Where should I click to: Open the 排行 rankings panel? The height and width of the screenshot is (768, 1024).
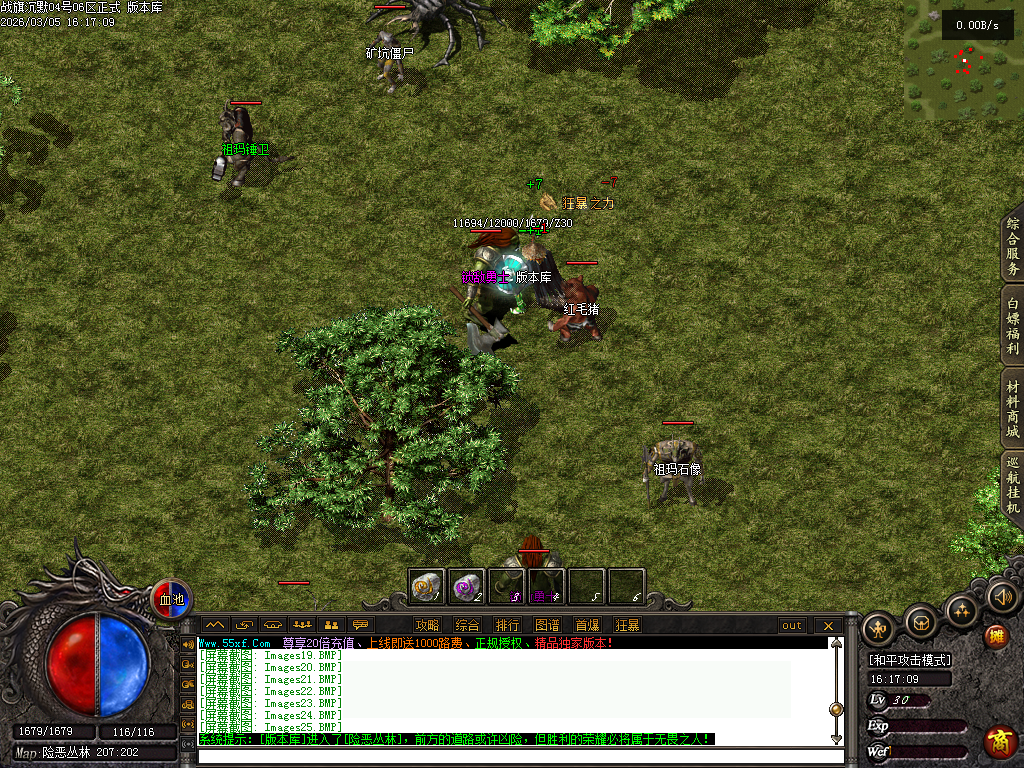(507, 626)
